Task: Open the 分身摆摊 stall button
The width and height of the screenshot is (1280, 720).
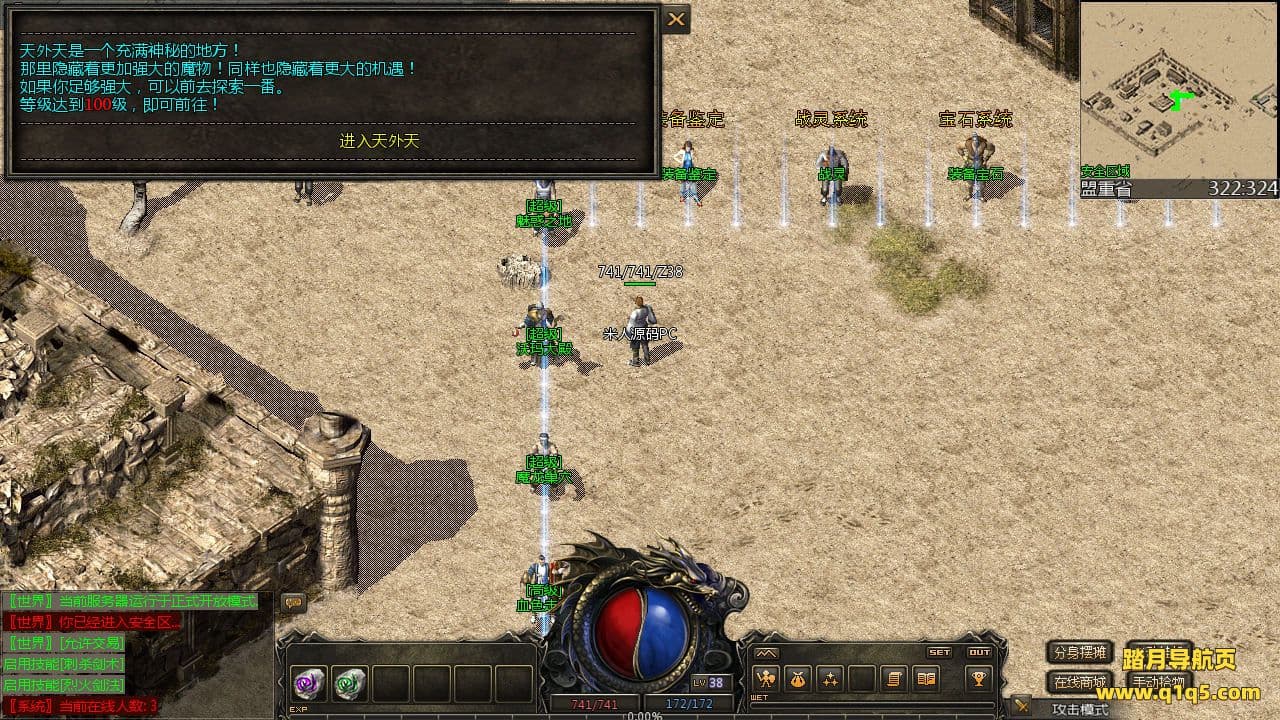Action: pyautogui.click(x=1080, y=652)
